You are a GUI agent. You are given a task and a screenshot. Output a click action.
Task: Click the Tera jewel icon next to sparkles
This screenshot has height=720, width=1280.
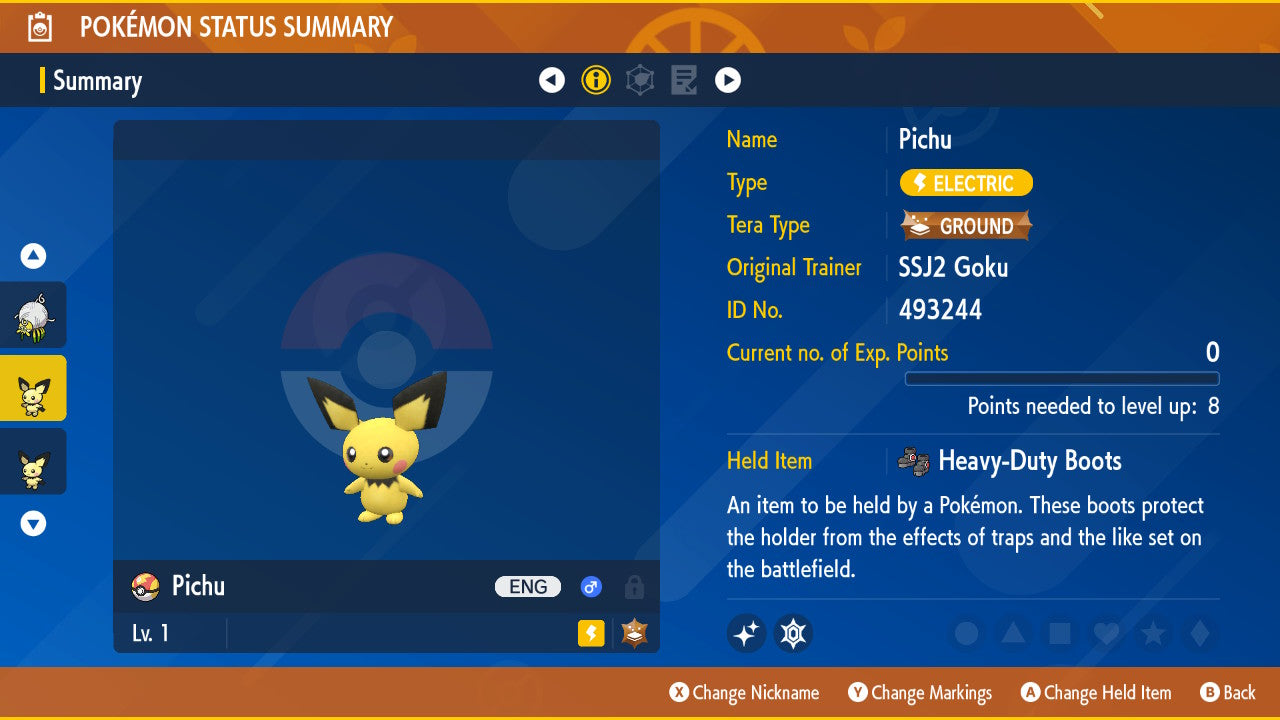point(793,633)
